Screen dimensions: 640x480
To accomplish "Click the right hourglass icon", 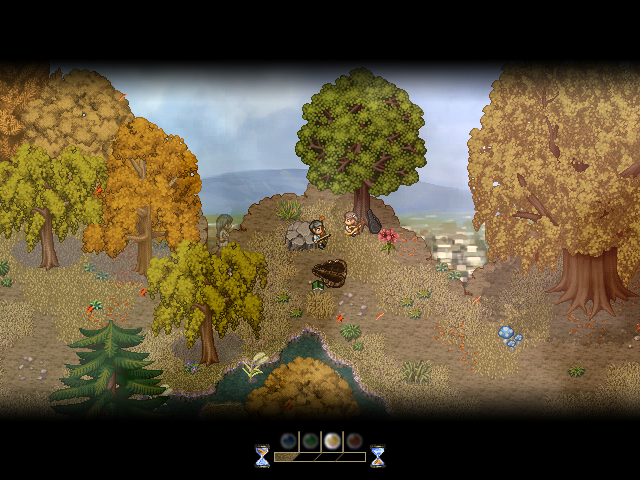I will (377, 456).
